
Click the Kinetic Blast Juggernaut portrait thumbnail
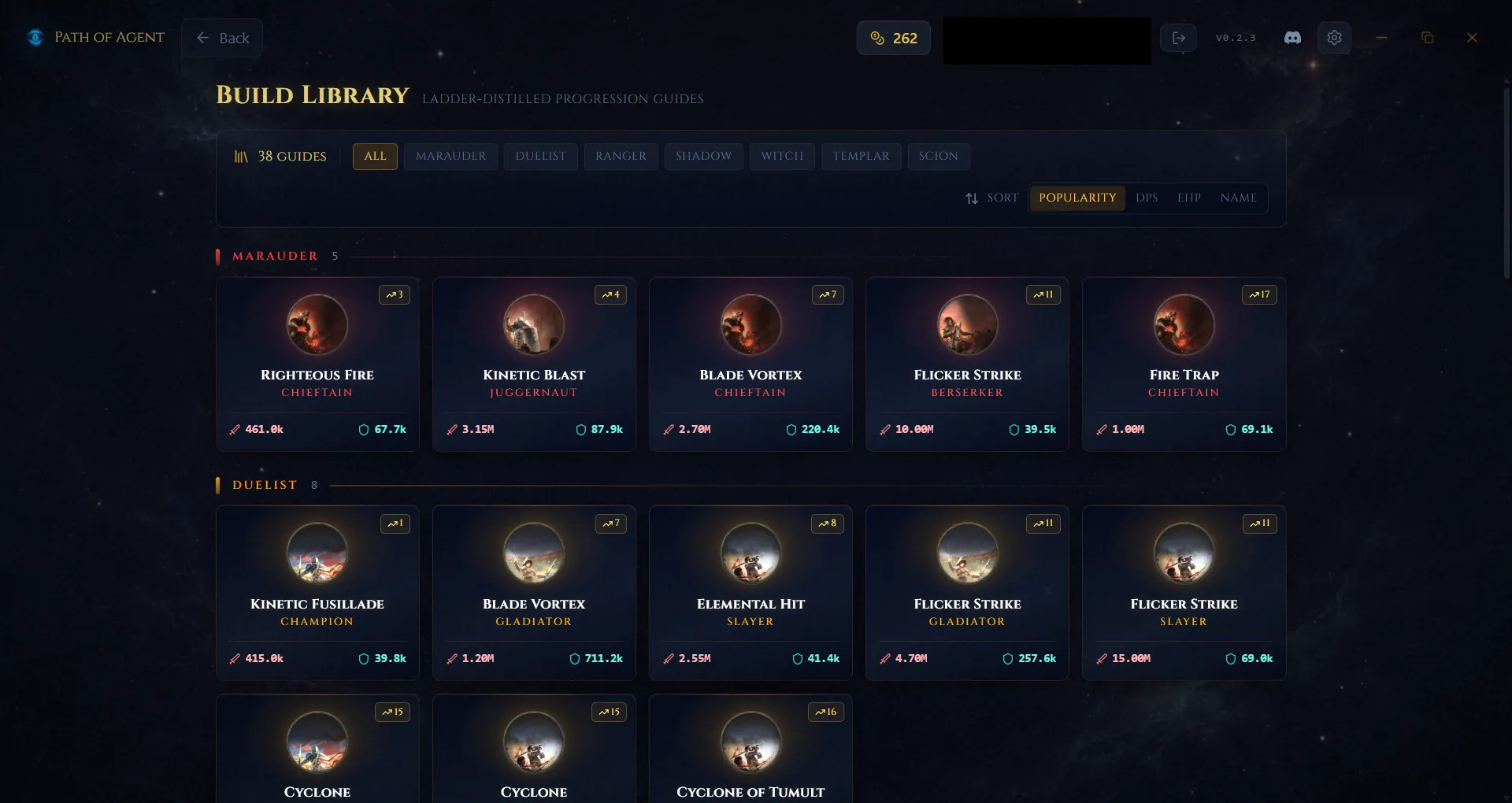point(533,324)
